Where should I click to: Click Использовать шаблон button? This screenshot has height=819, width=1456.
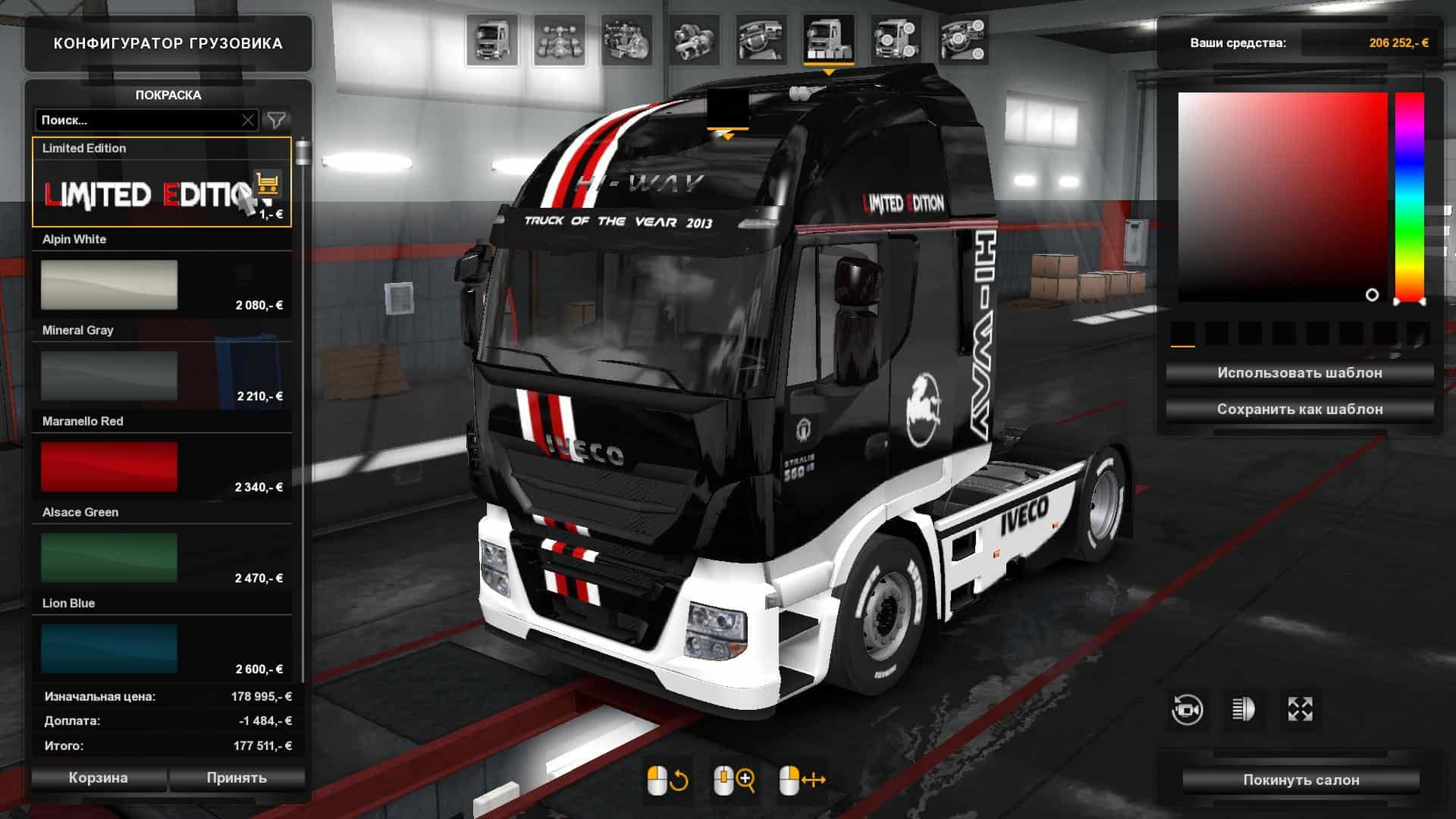[1299, 373]
